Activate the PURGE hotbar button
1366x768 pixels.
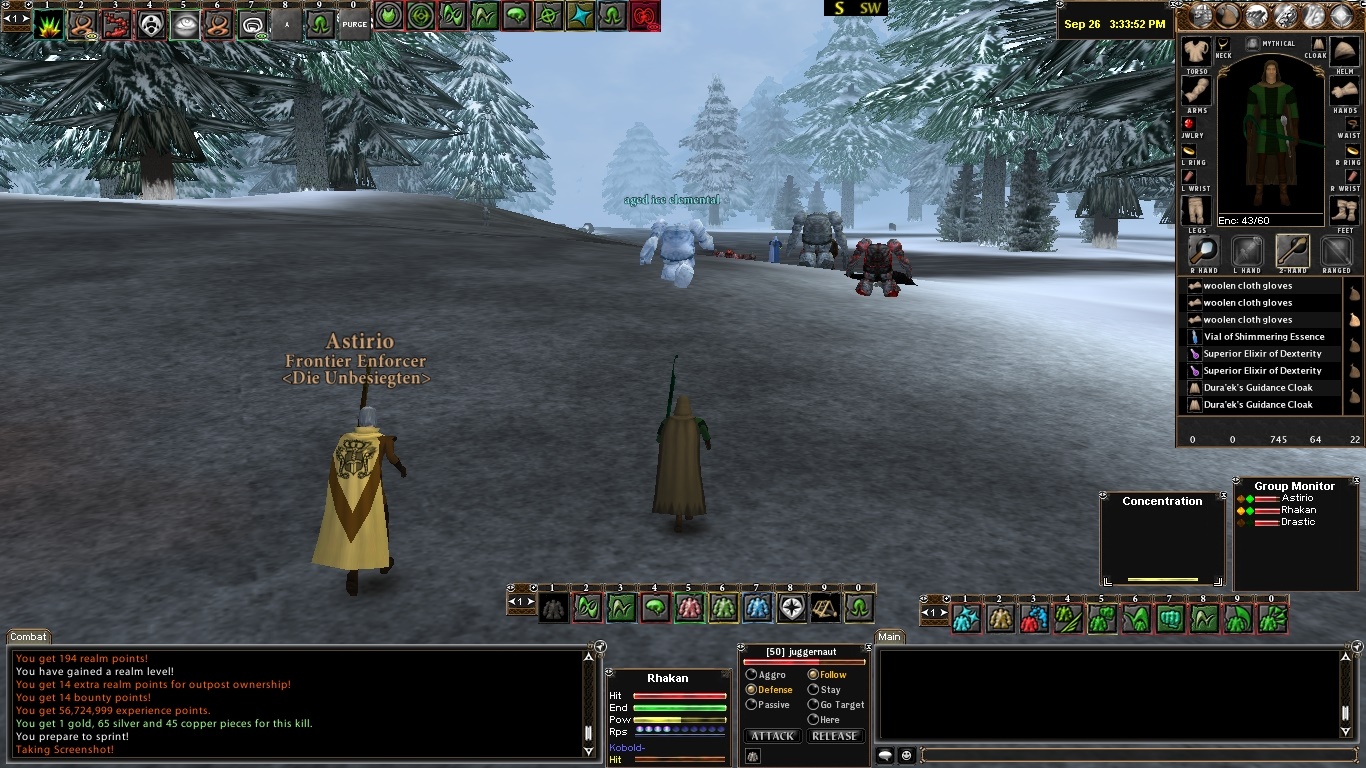point(354,24)
